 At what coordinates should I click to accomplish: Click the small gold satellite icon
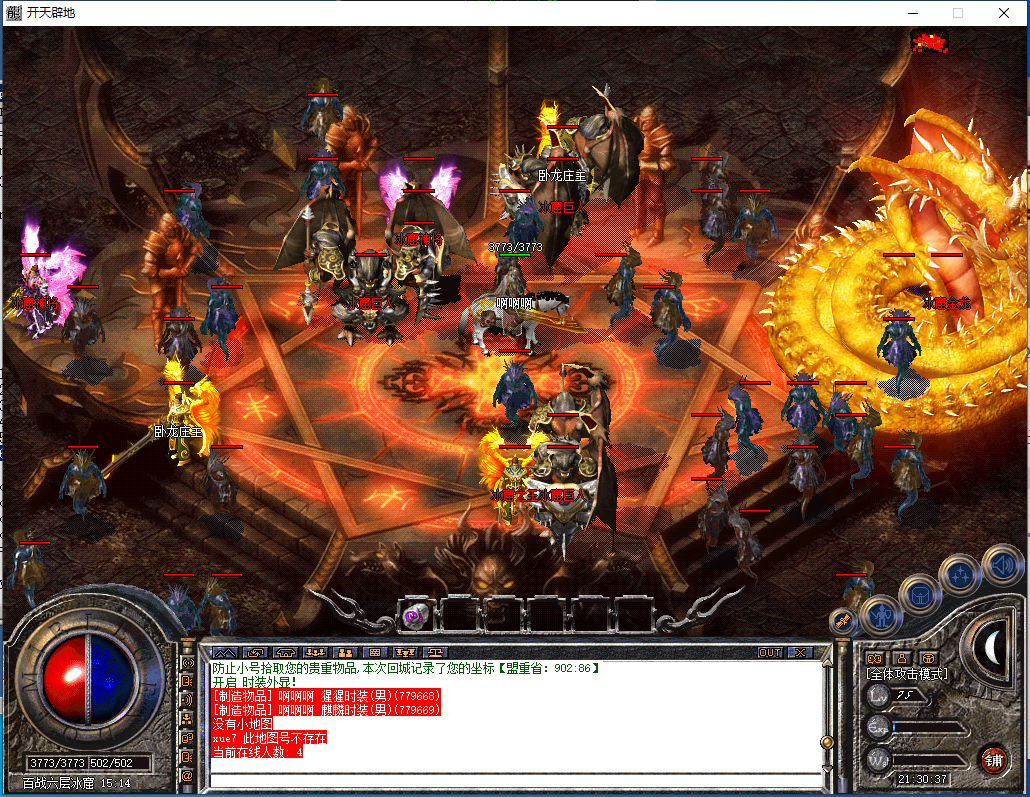click(x=843, y=623)
